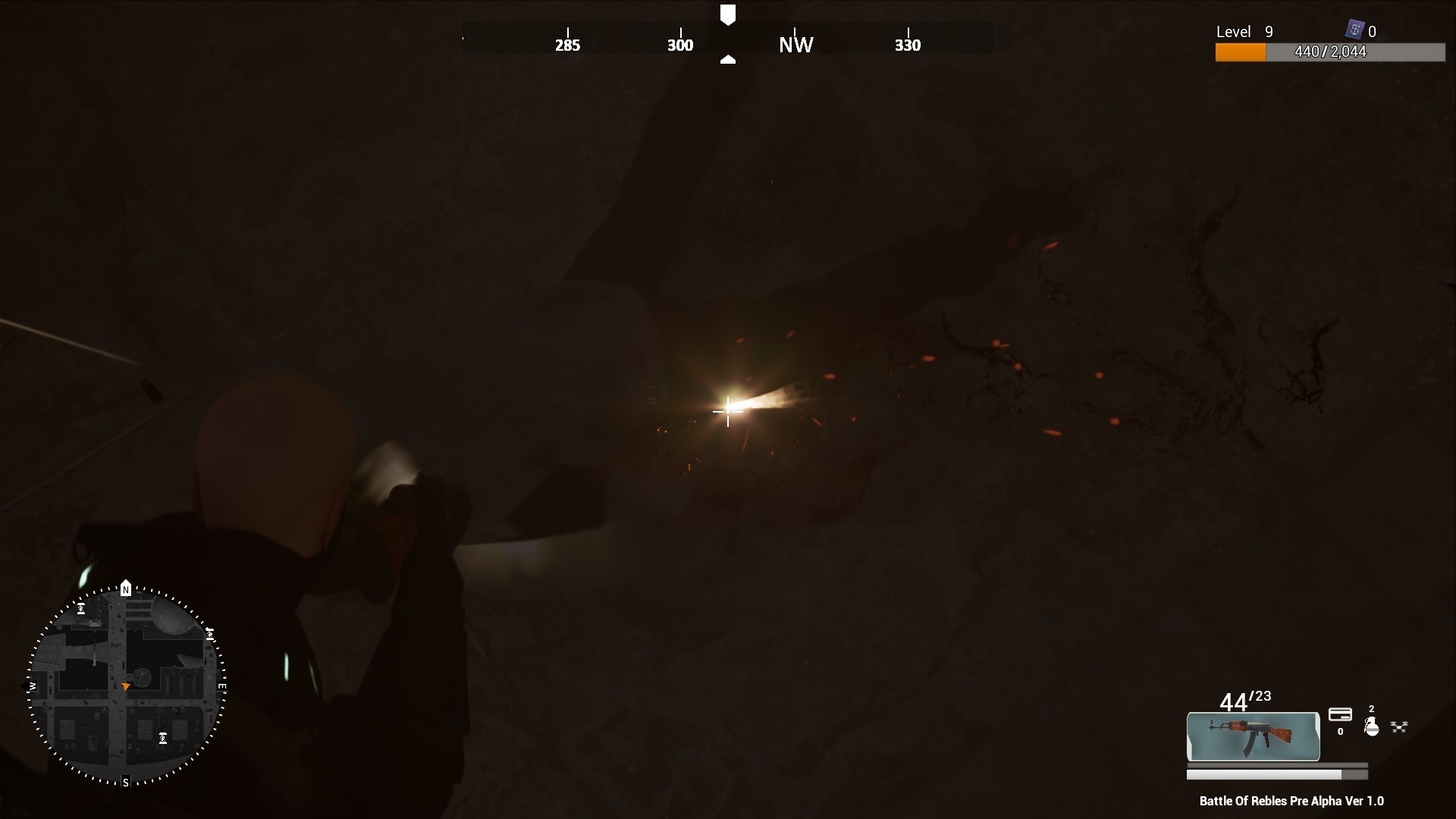
Task: Click the E marker on the minimap
Action: (221, 686)
